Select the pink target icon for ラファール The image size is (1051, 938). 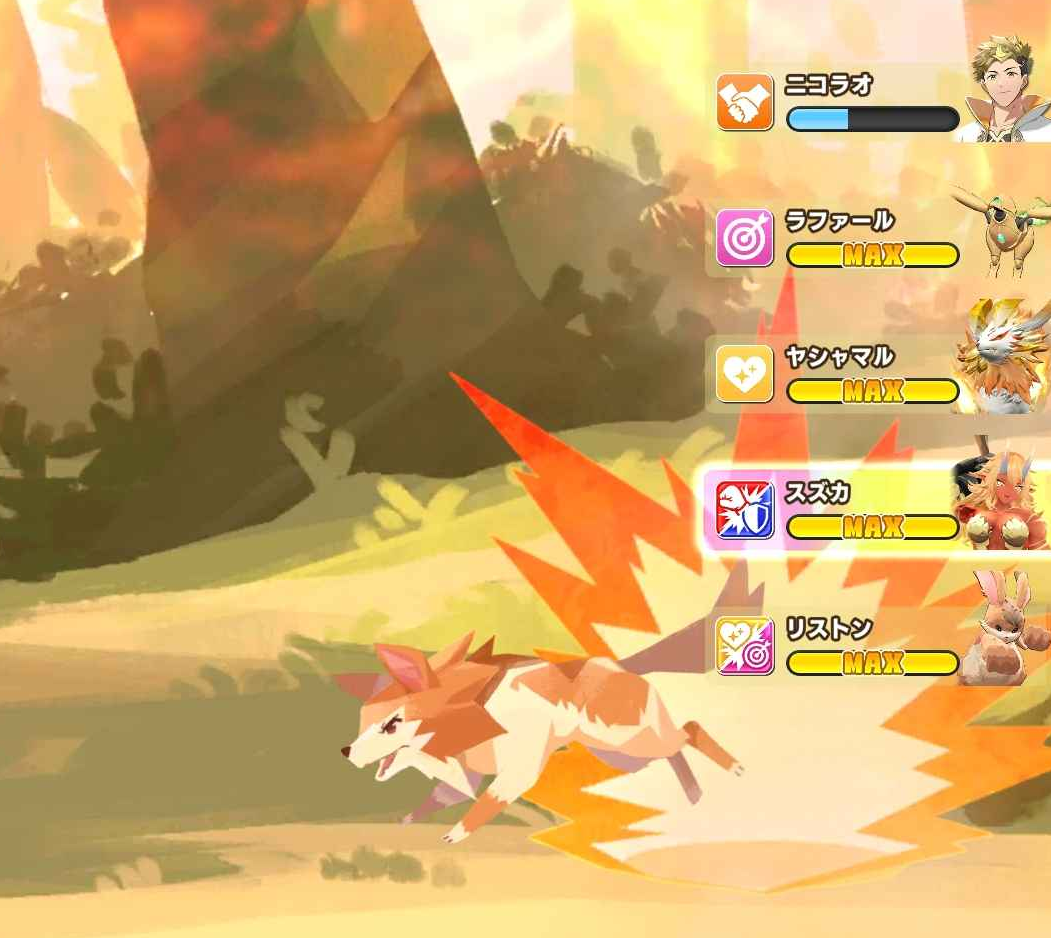pos(745,238)
